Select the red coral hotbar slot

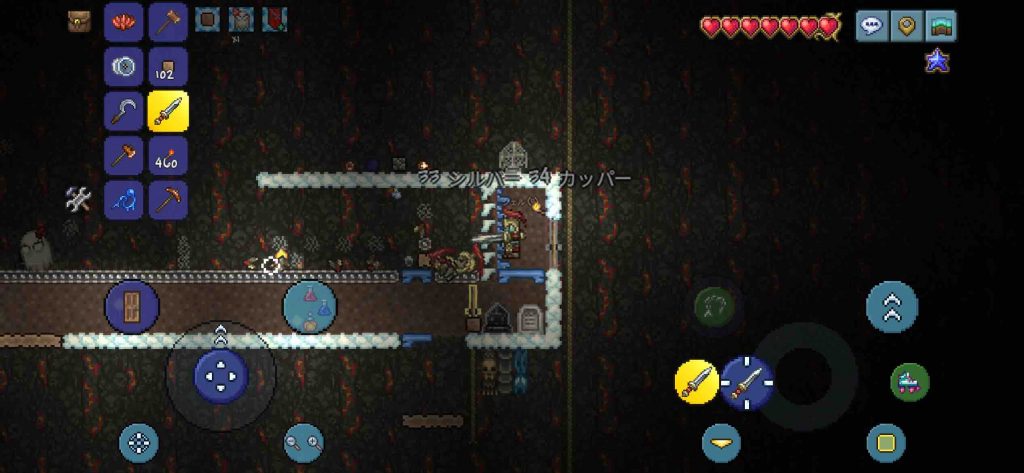tap(124, 22)
